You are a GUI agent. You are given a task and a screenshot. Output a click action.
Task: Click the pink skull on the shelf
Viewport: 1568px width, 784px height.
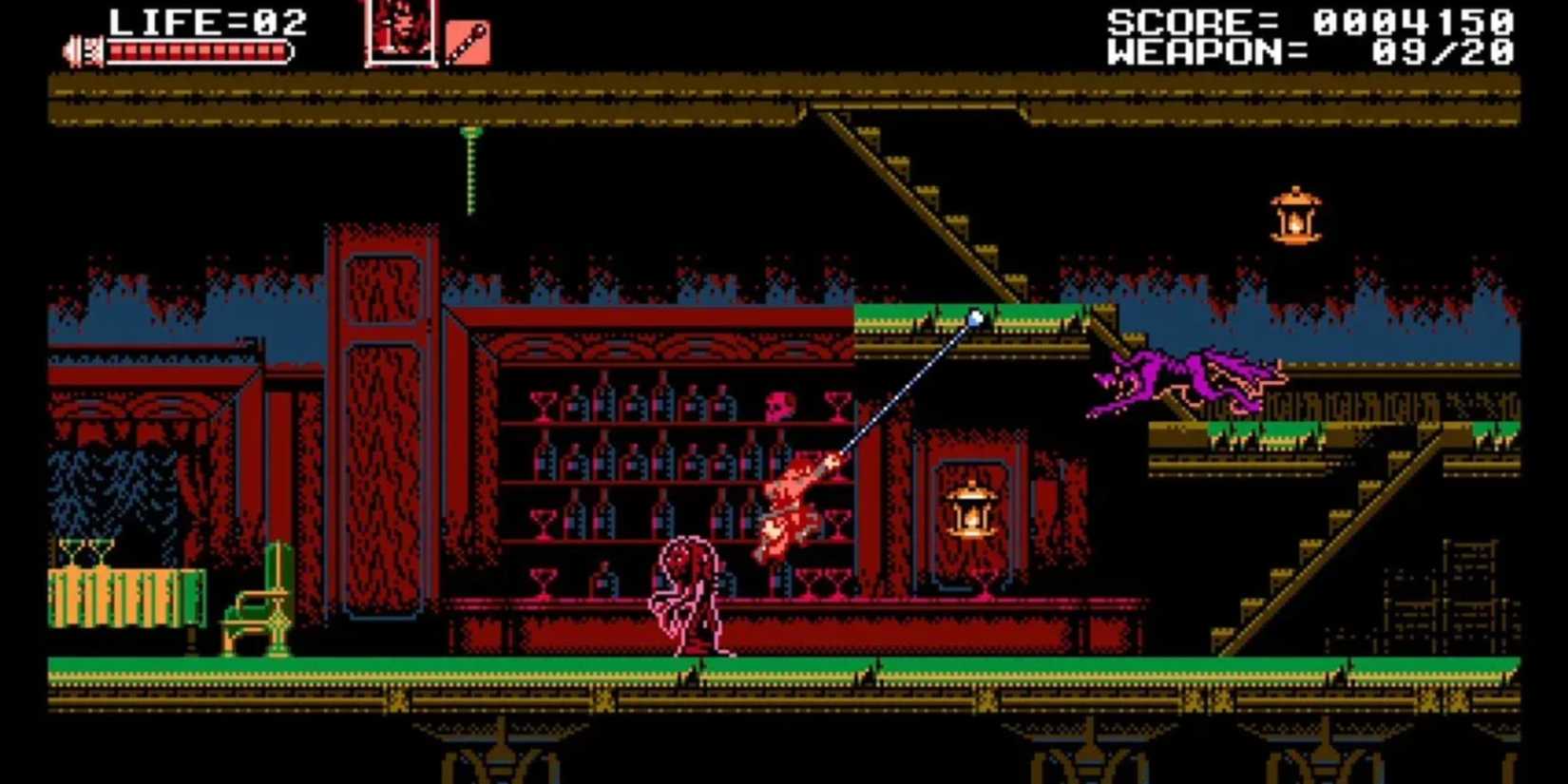[x=781, y=404]
